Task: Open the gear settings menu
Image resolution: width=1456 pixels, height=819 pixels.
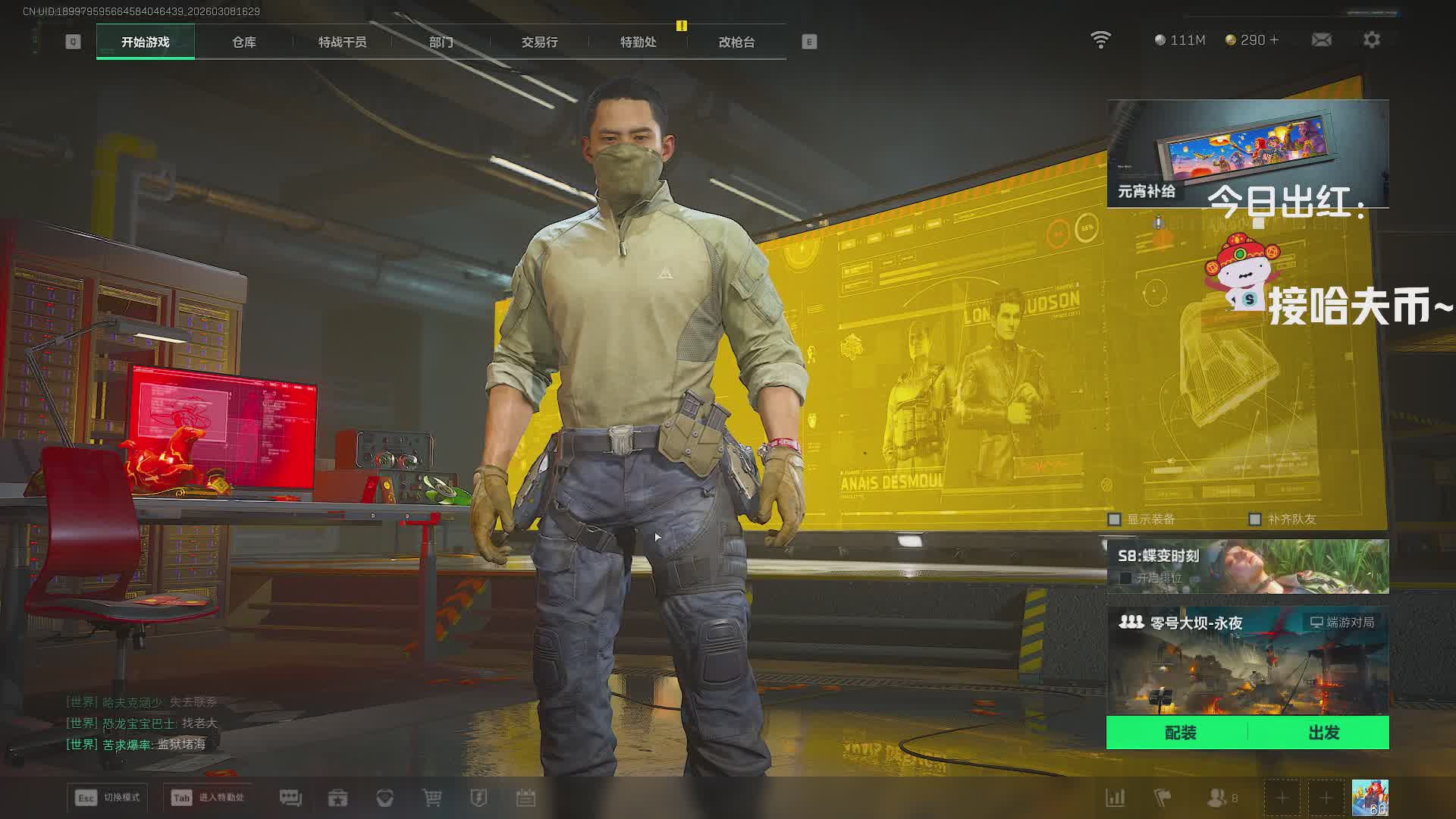Action: pos(1371,39)
